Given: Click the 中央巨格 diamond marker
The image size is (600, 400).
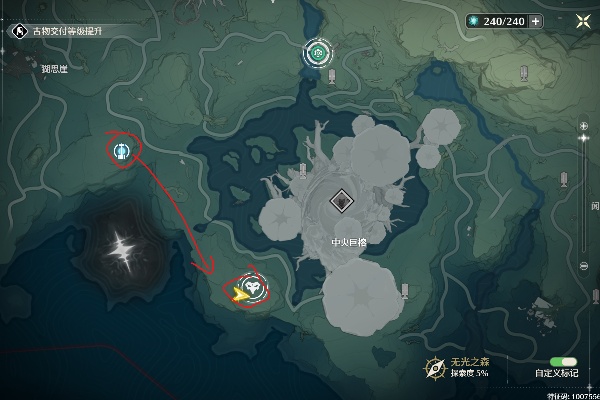Looking at the screenshot, I should (342, 200).
